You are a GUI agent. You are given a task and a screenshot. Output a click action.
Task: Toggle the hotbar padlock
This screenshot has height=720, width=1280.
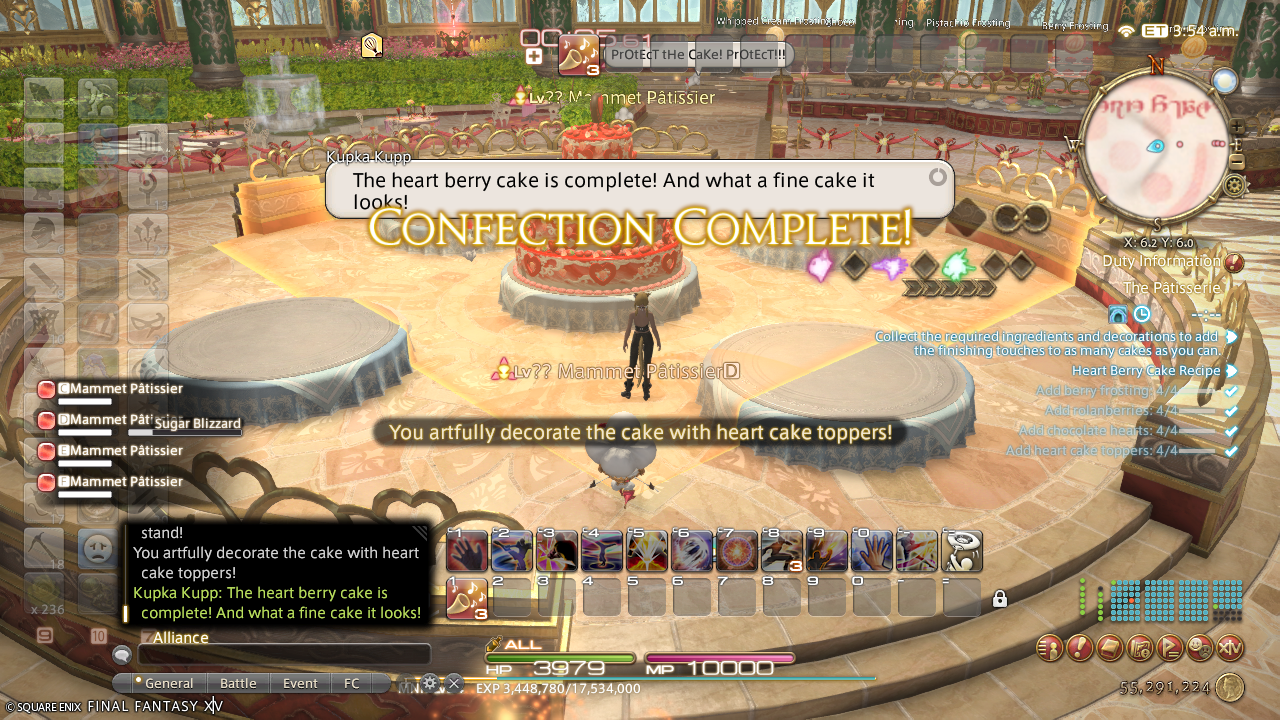coord(999,599)
